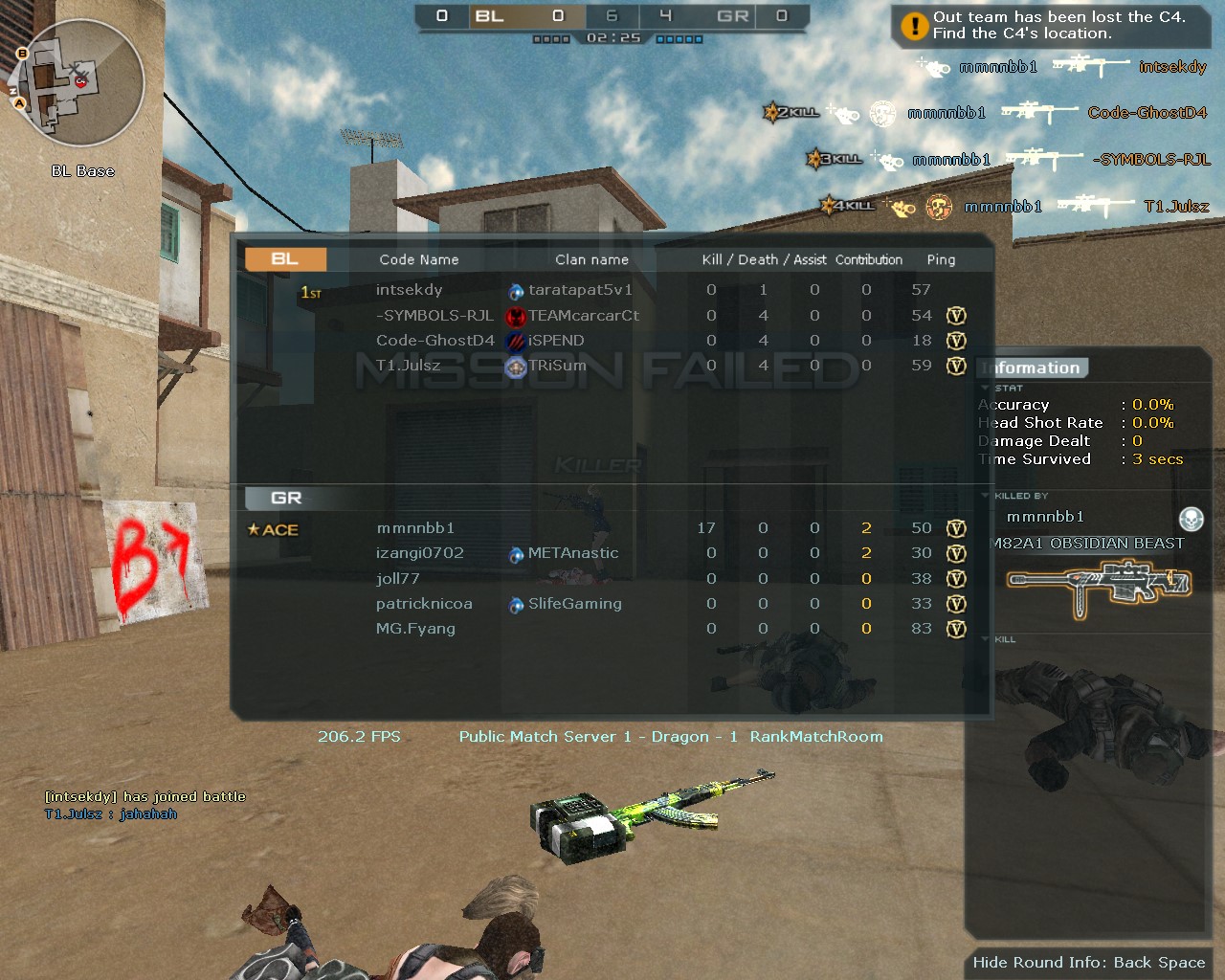This screenshot has width=1225, height=980.
Task: Click killer name mmnnbb1 in Information panel
Action: (x=1048, y=516)
